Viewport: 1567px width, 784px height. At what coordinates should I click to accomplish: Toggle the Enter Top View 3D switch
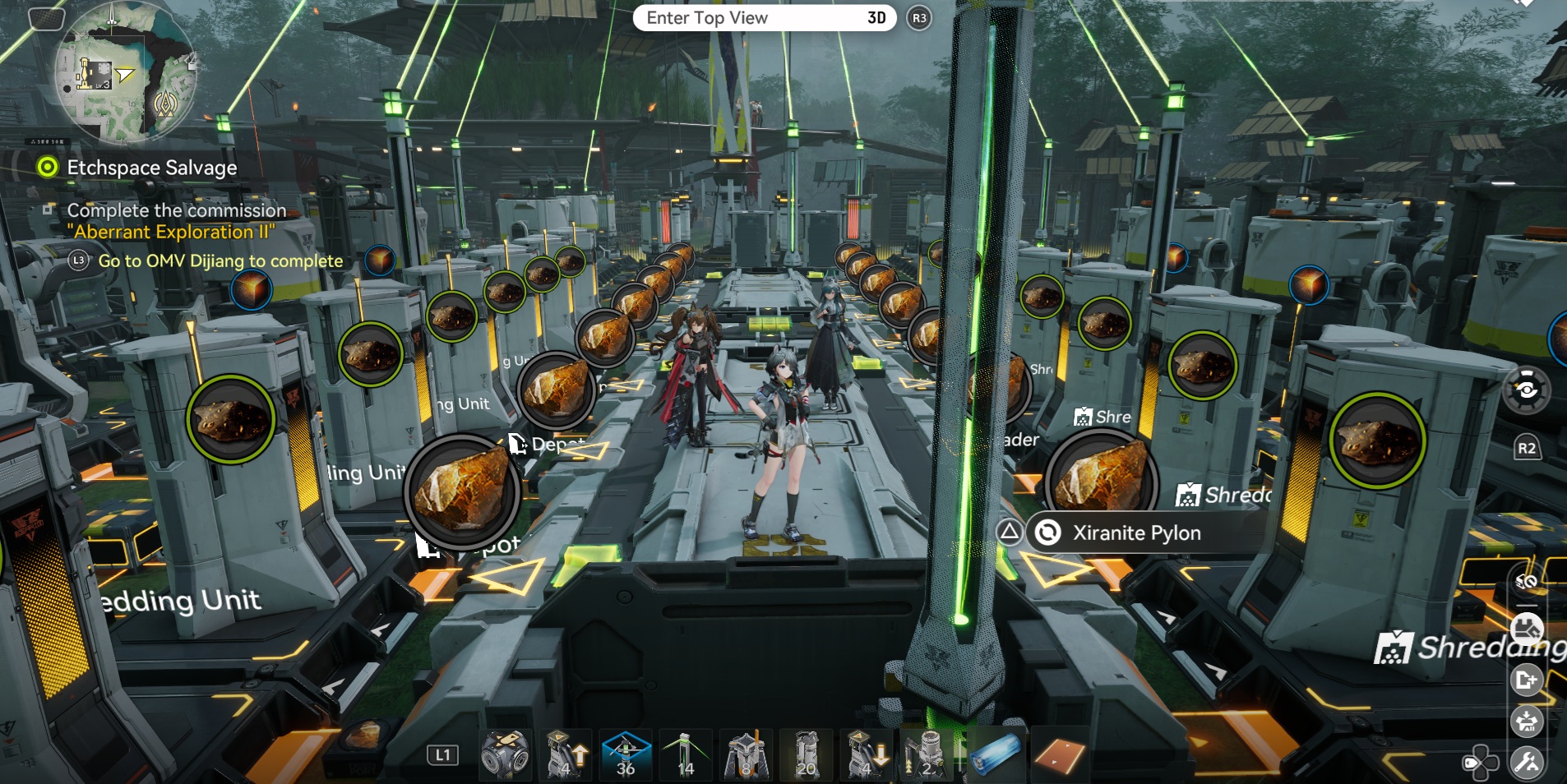(764, 18)
